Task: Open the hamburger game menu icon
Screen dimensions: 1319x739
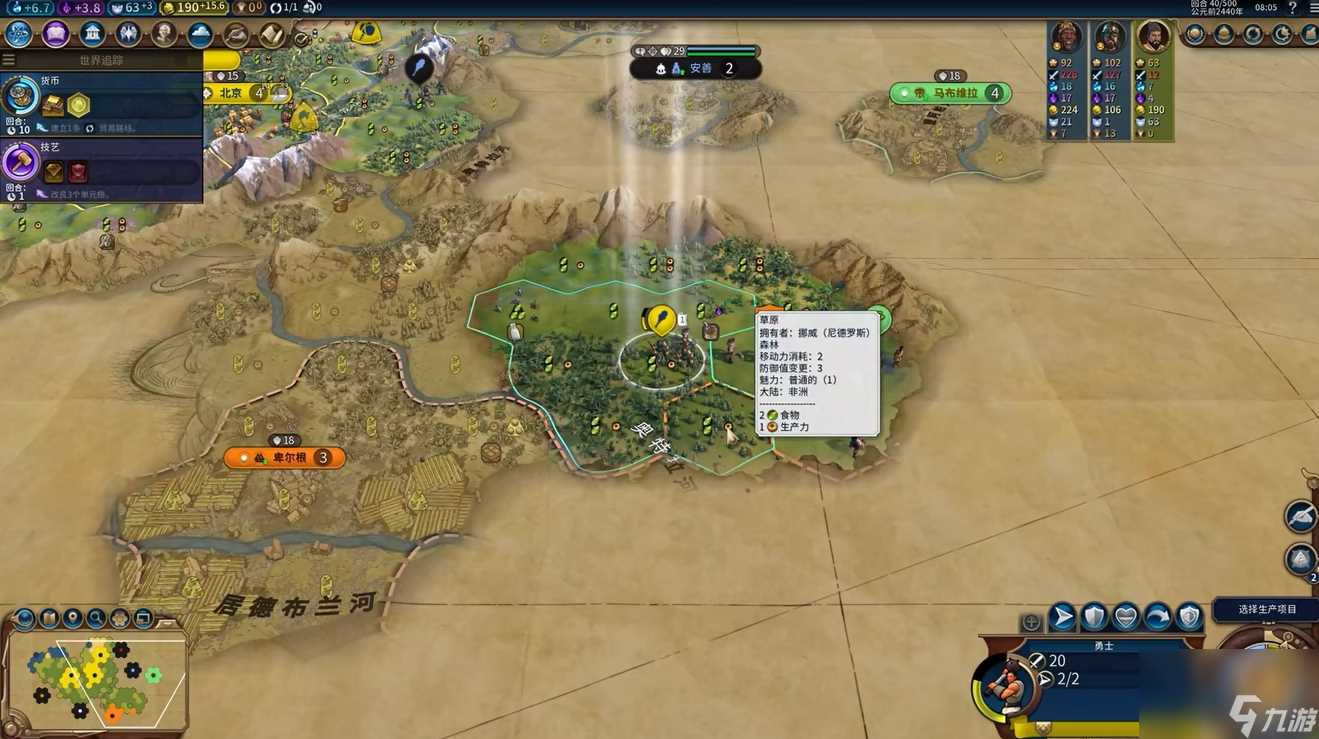Action: click(1312, 8)
